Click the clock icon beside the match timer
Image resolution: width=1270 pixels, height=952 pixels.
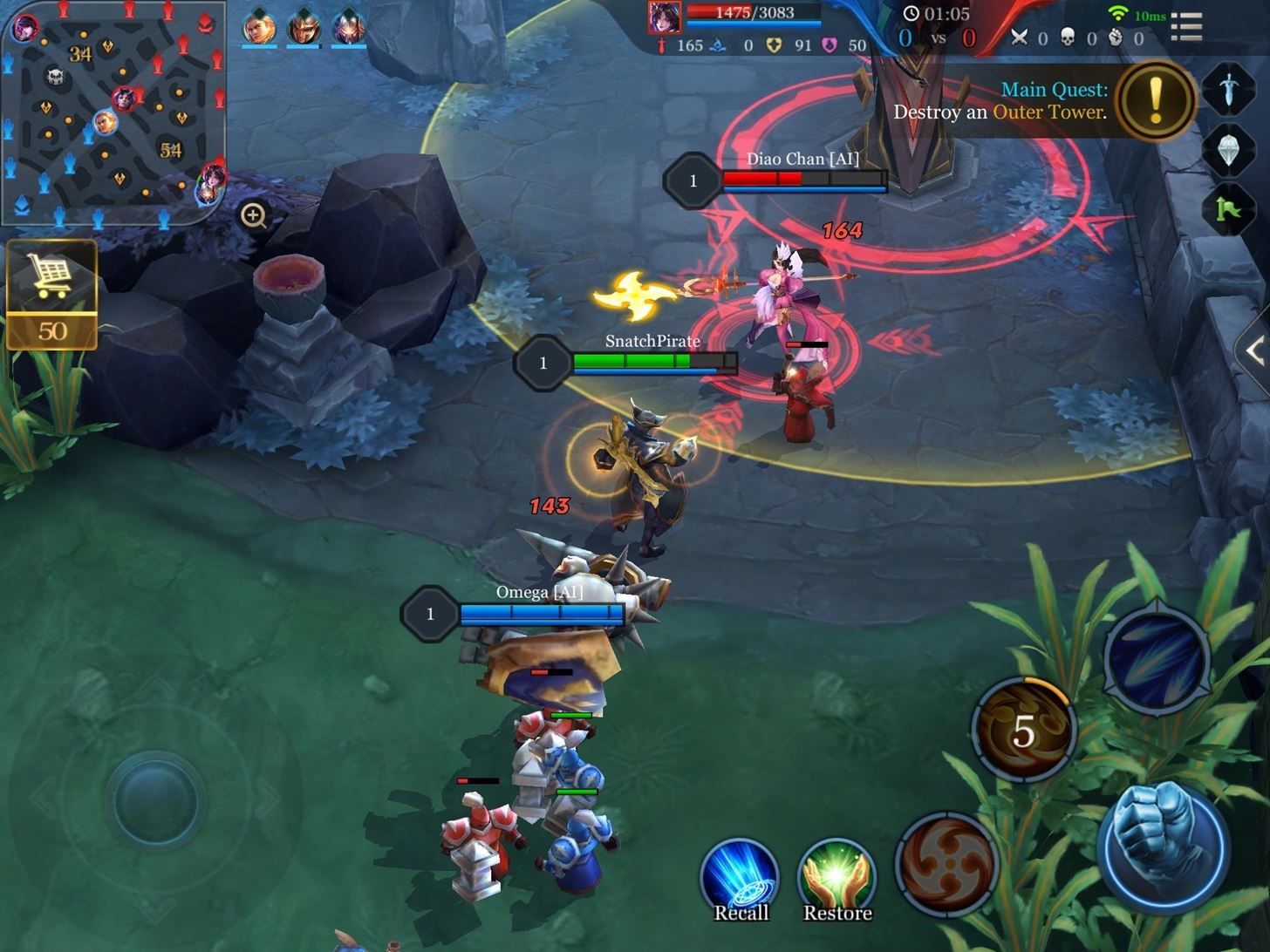[x=912, y=15]
